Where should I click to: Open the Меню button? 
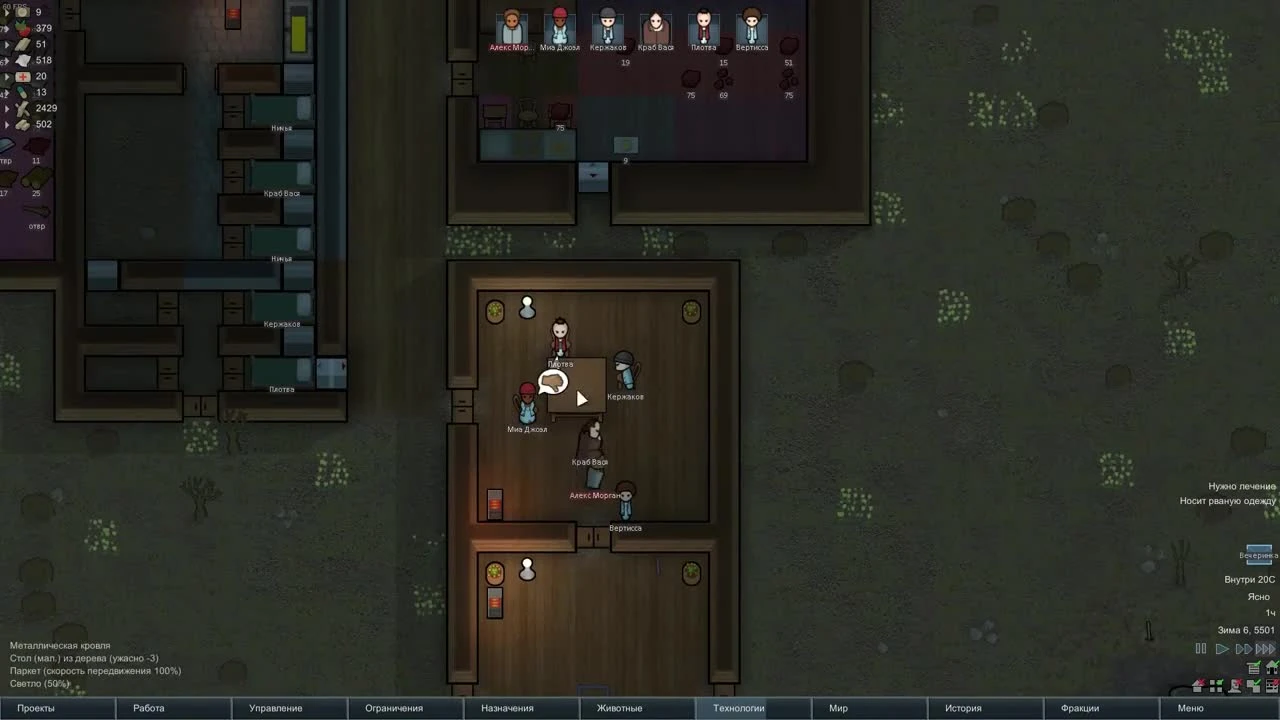pos(1190,707)
